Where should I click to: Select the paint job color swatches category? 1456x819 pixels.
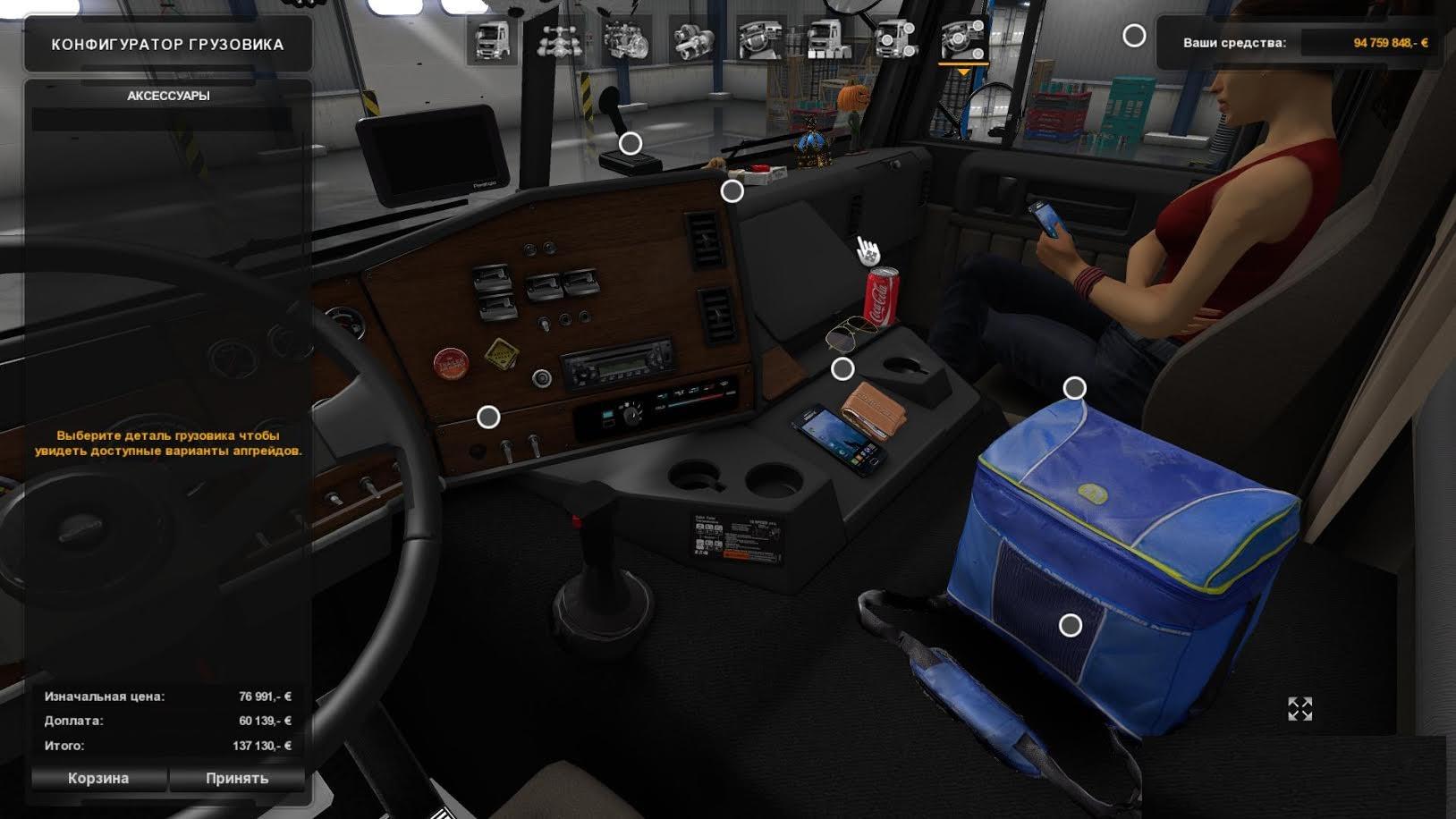pyautogui.click(x=829, y=40)
